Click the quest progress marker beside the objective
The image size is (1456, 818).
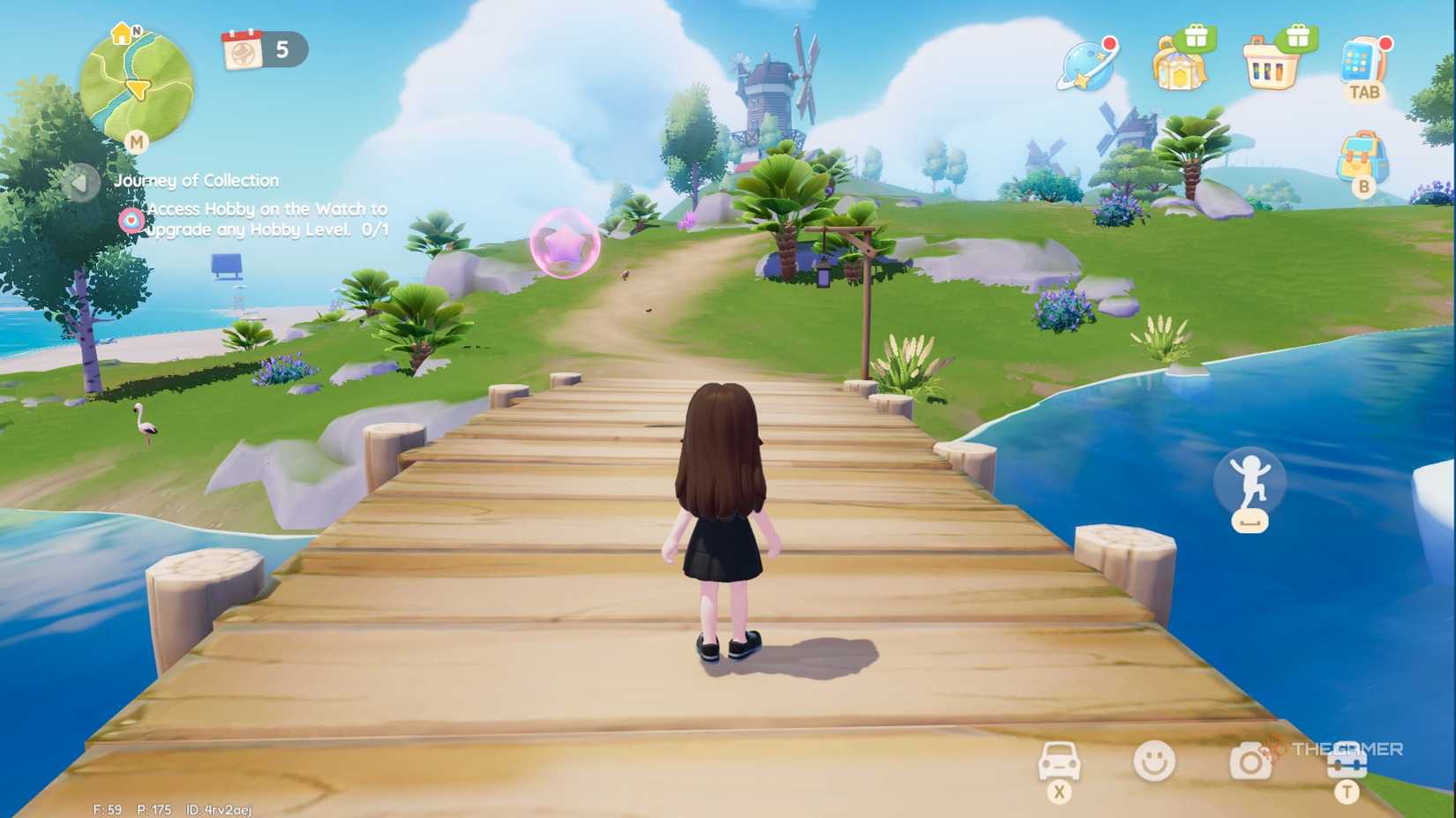coord(131,219)
